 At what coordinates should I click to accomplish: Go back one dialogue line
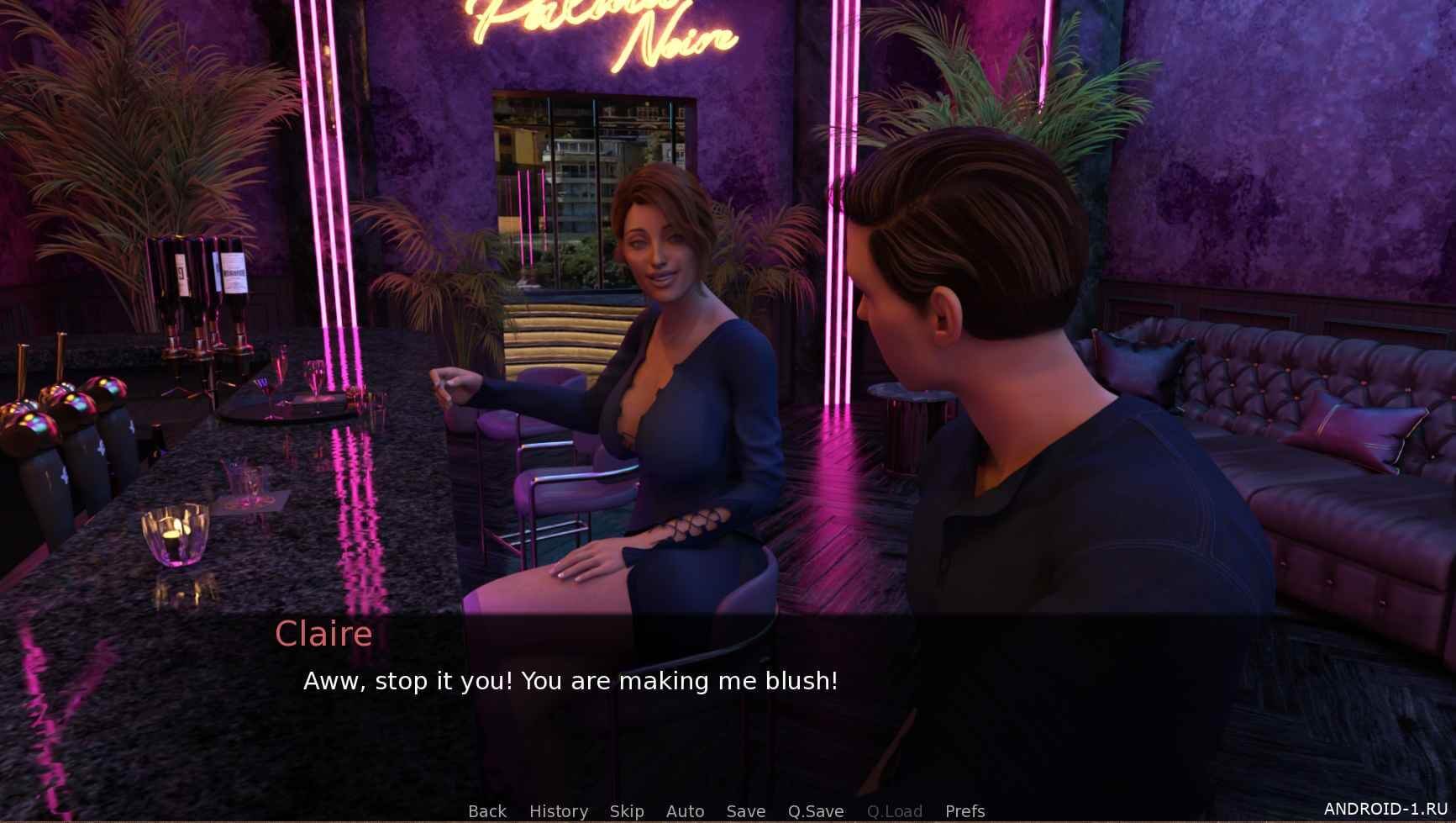[487, 810]
